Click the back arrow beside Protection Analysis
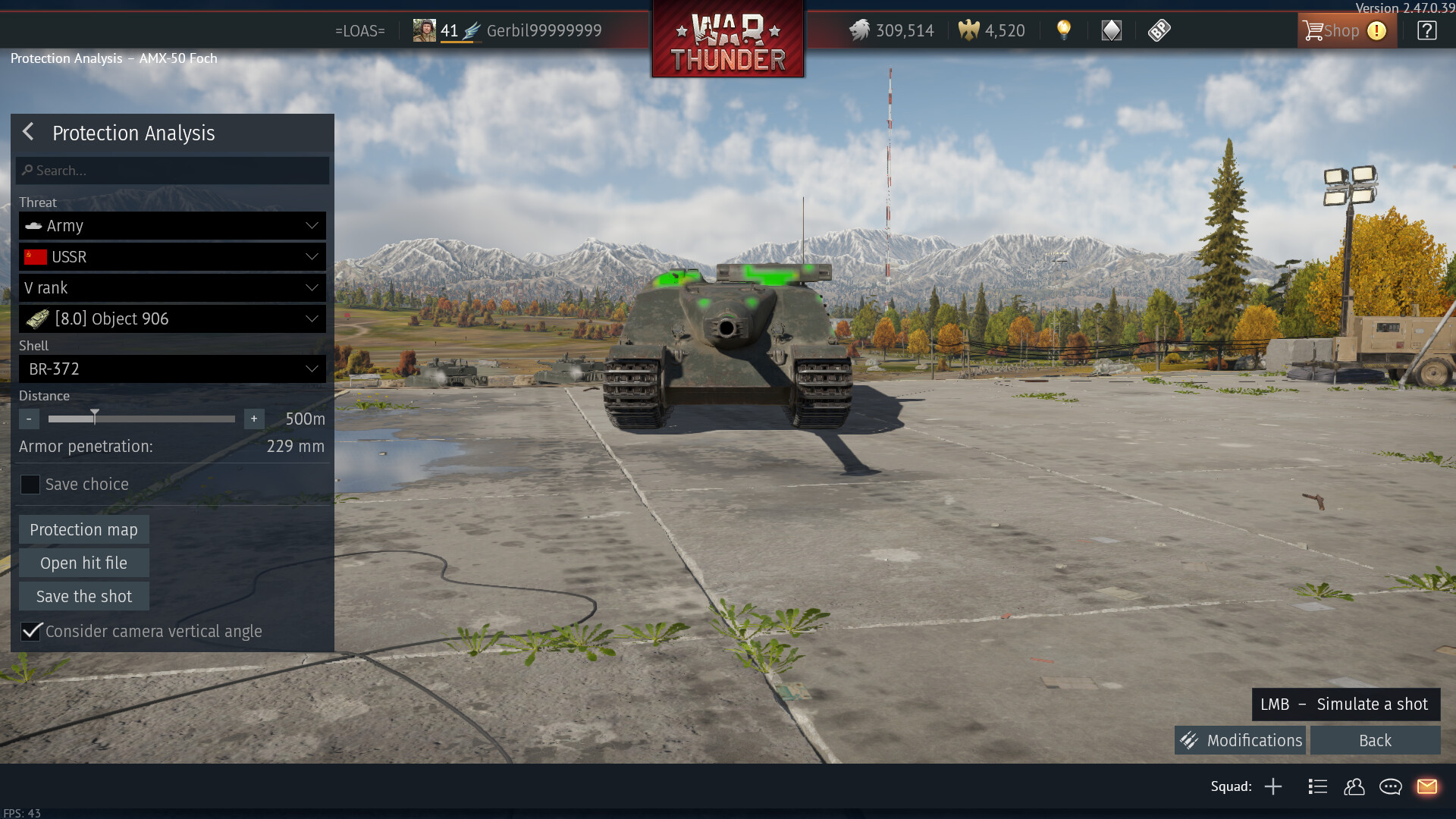This screenshot has height=819, width=1456. 29,132
